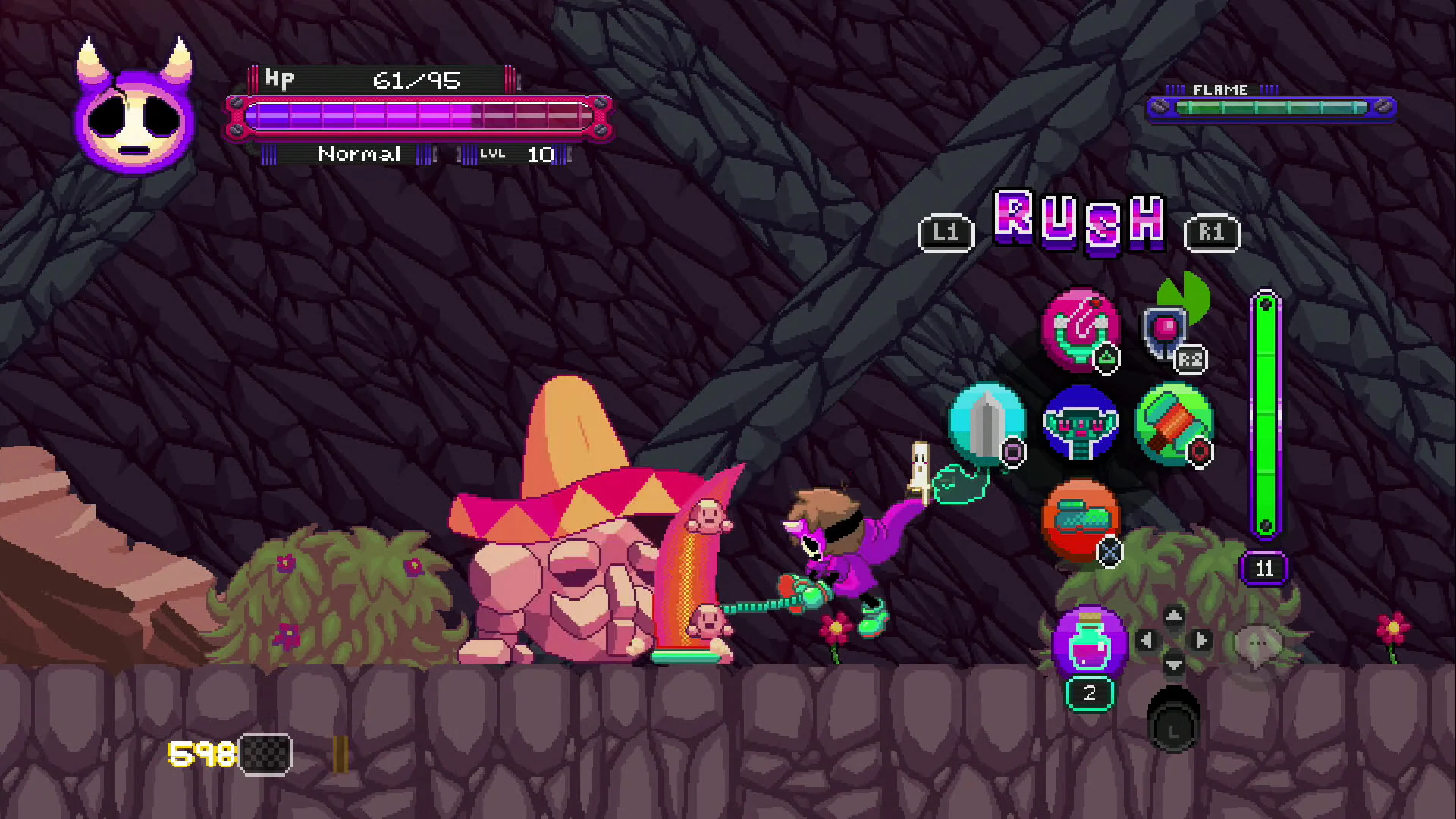1456x819 pixels.
Task: Click the monster face at wheel center
Action: point(1081,427)
